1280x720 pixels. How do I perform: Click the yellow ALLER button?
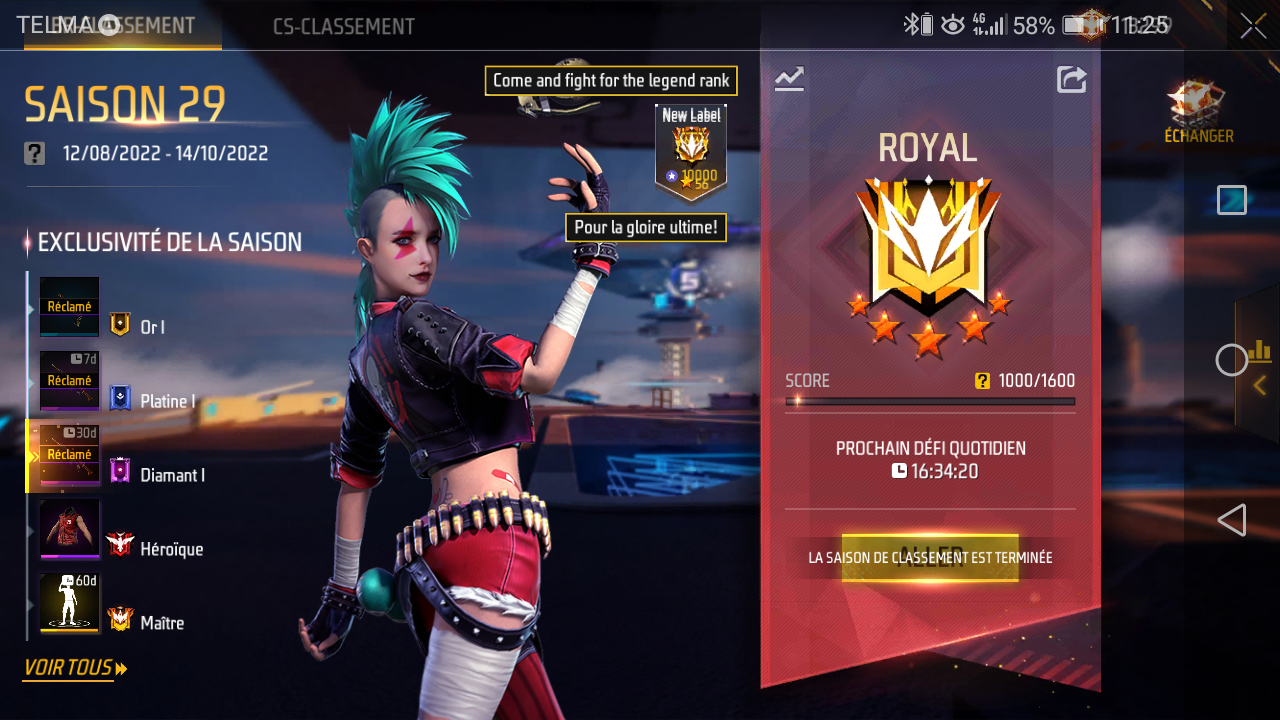coord(929,557)
